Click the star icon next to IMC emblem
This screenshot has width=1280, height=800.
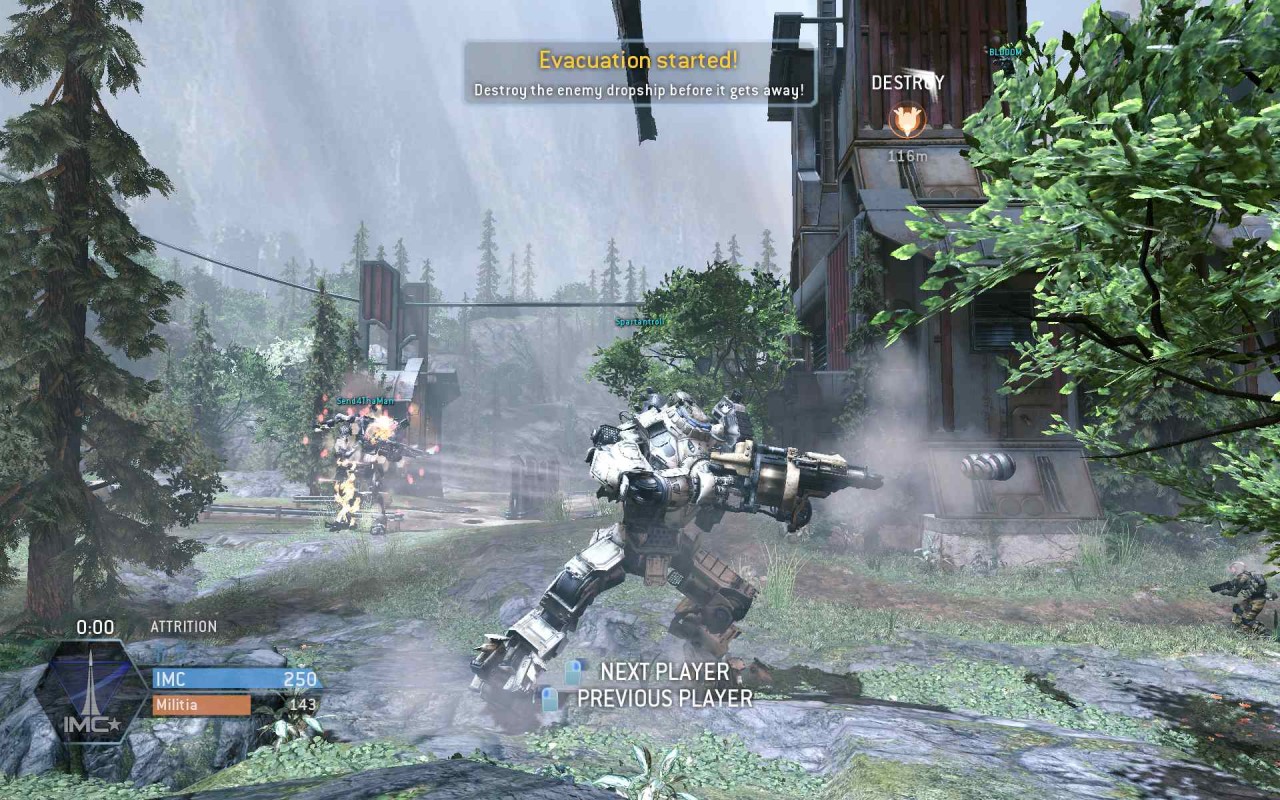click(113, 725)
